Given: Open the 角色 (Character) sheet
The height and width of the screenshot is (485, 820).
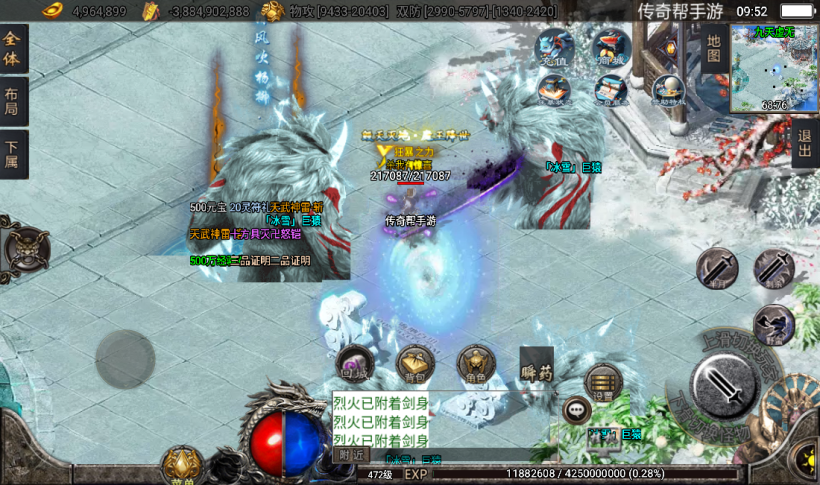Looking at the screenshot, I should coord(476,364).
